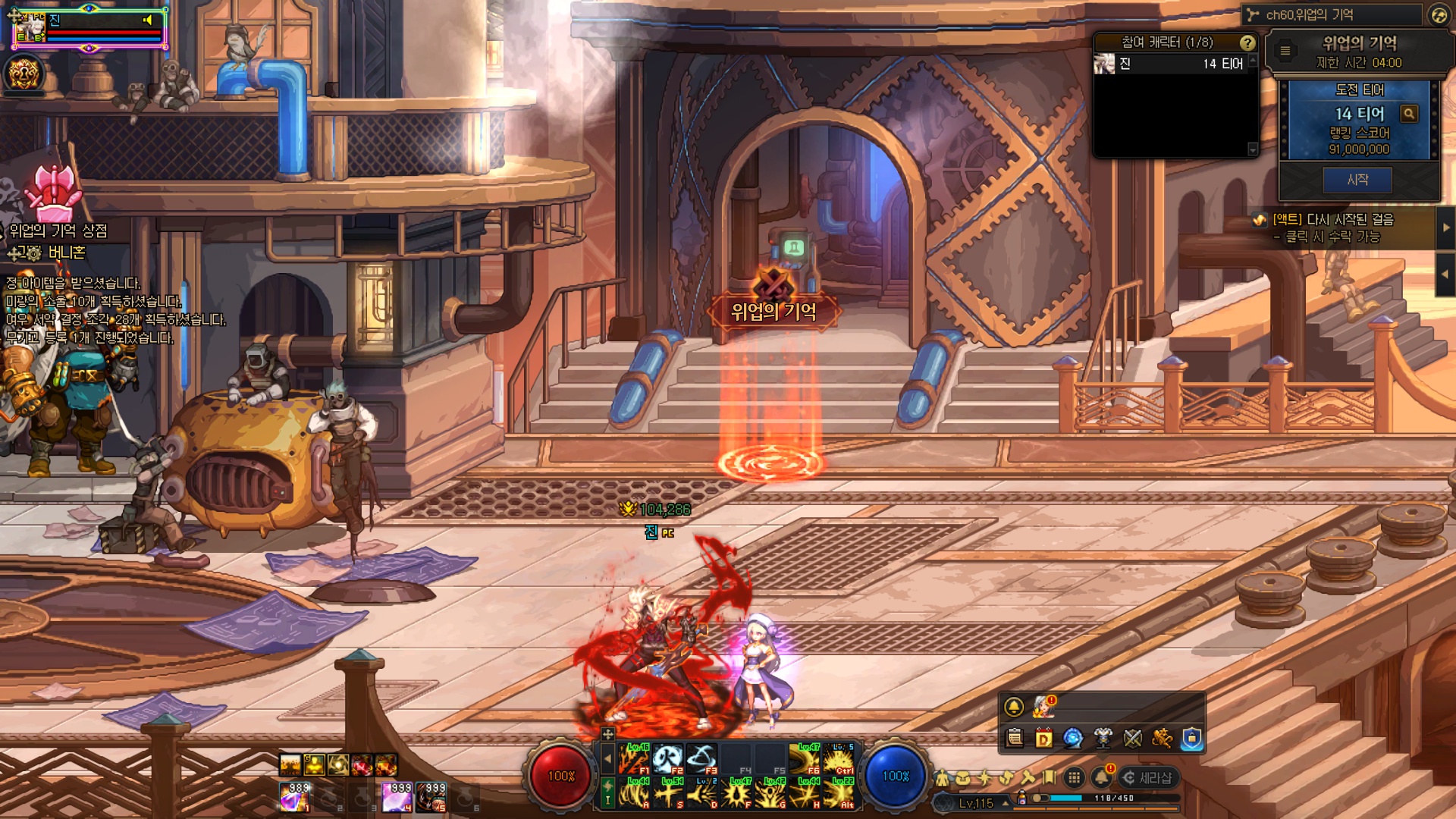Open the crossed swords icon
The width and height of the screenshot is (1456, 819).
coord(1132,738)
